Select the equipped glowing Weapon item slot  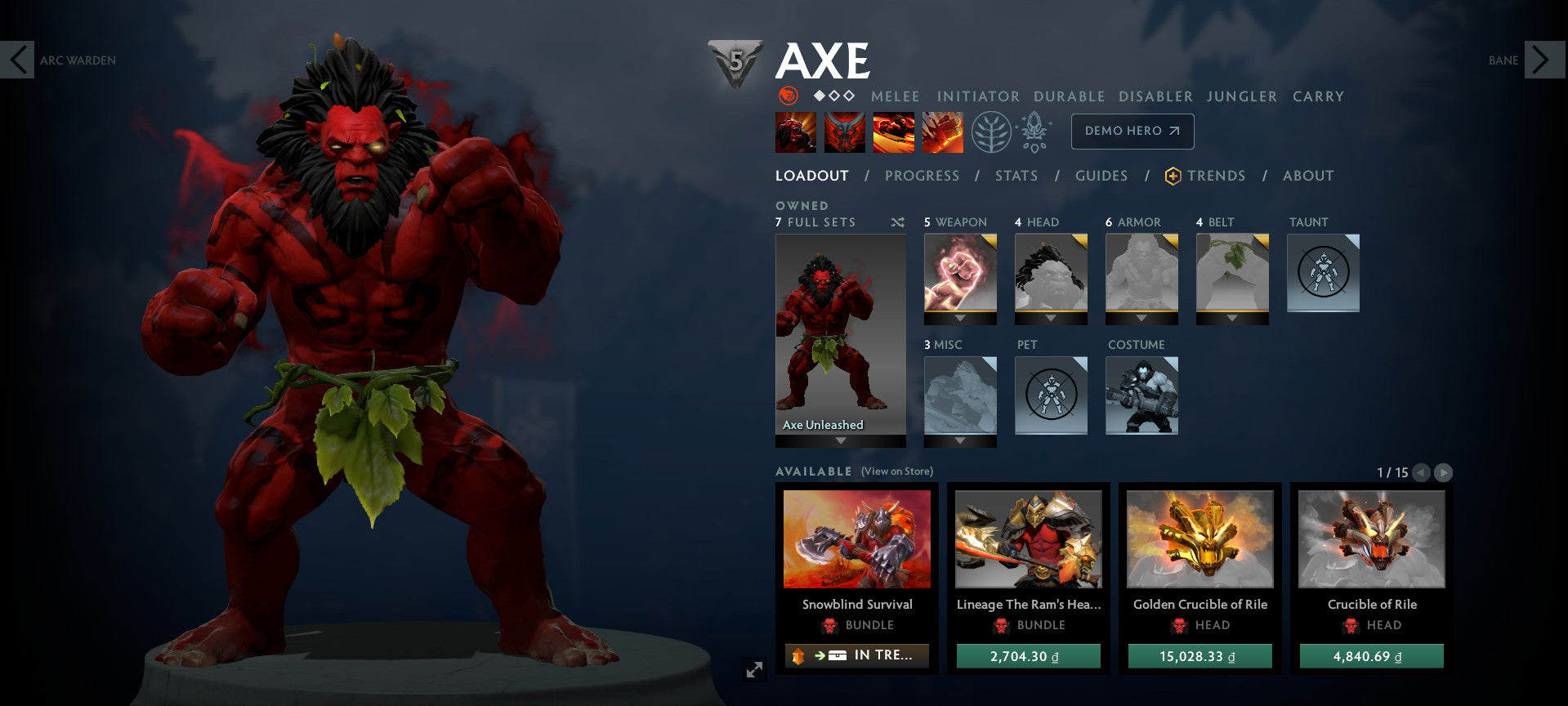pos(960,274)
